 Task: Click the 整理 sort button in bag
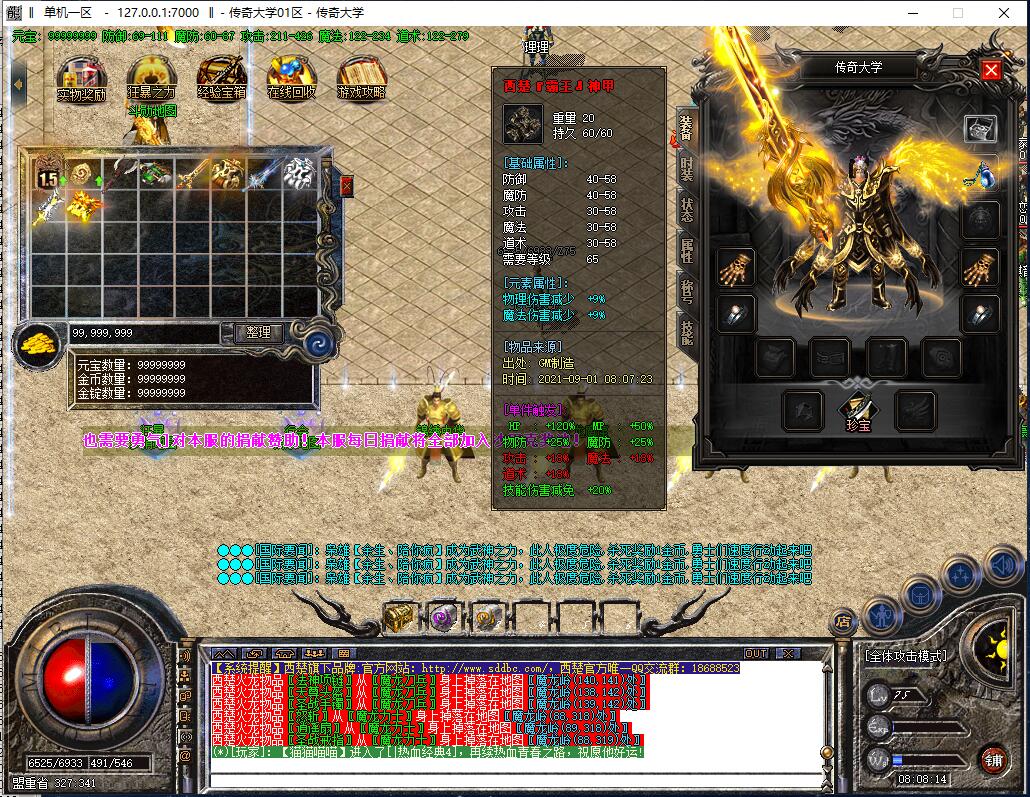click(259, 332)
